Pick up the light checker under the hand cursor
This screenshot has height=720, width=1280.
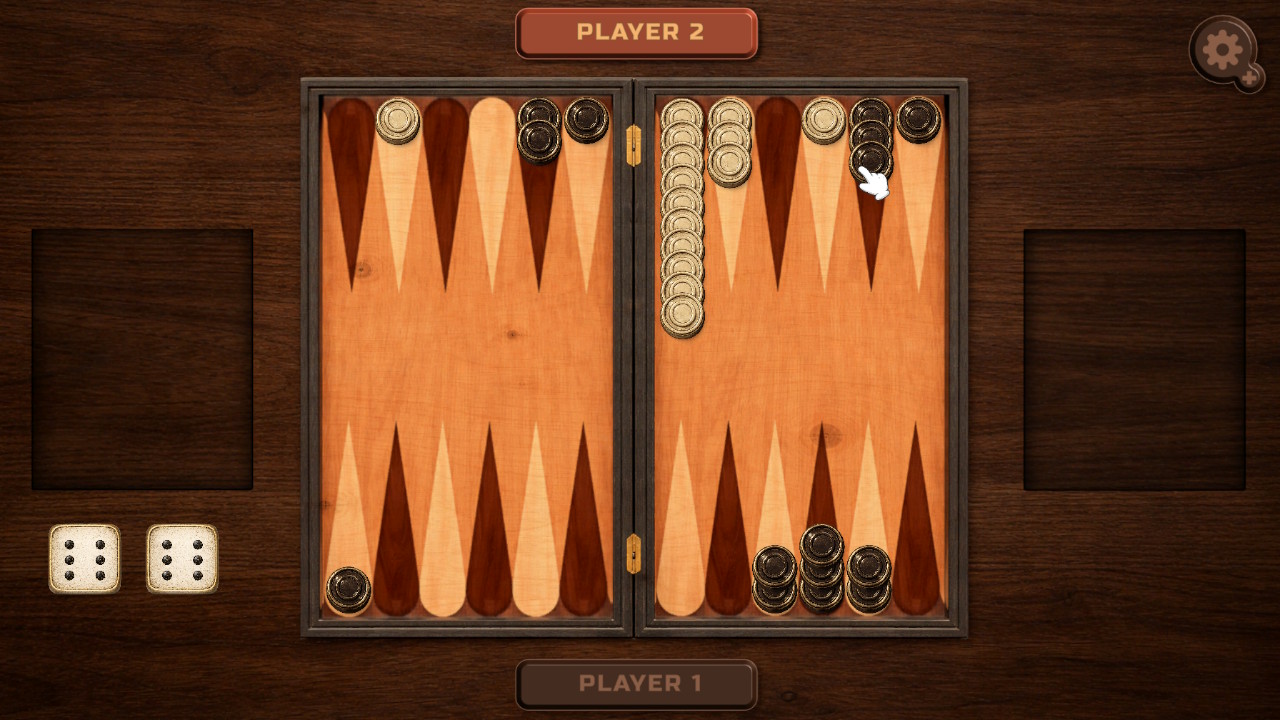click(868, 158)
